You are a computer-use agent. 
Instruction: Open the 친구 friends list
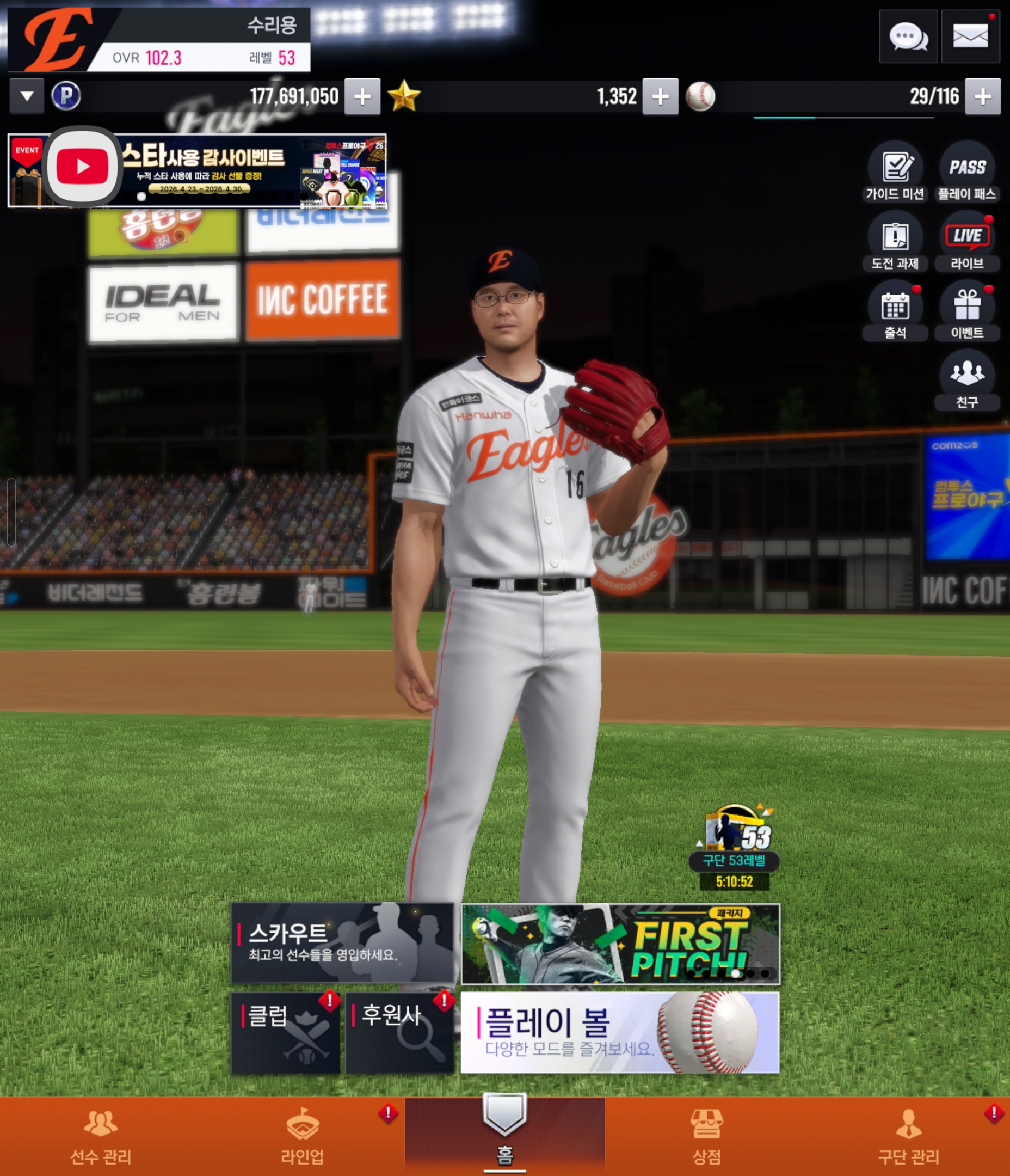[967, 380]
